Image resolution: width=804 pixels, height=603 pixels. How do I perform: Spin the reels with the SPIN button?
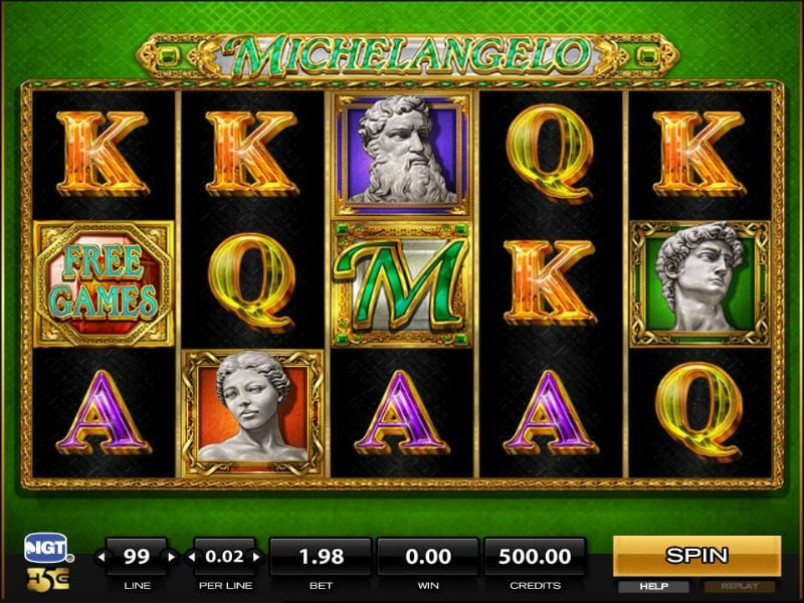(696, 555)
